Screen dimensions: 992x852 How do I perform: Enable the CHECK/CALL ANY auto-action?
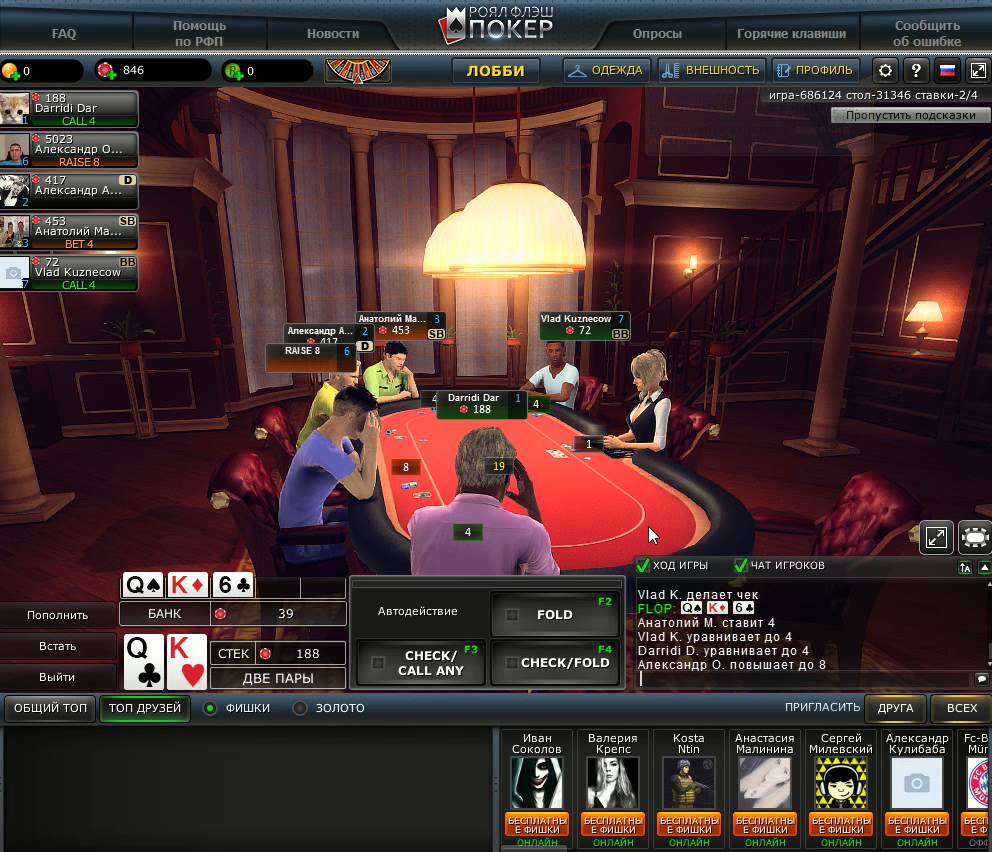(x=378, y=662)
